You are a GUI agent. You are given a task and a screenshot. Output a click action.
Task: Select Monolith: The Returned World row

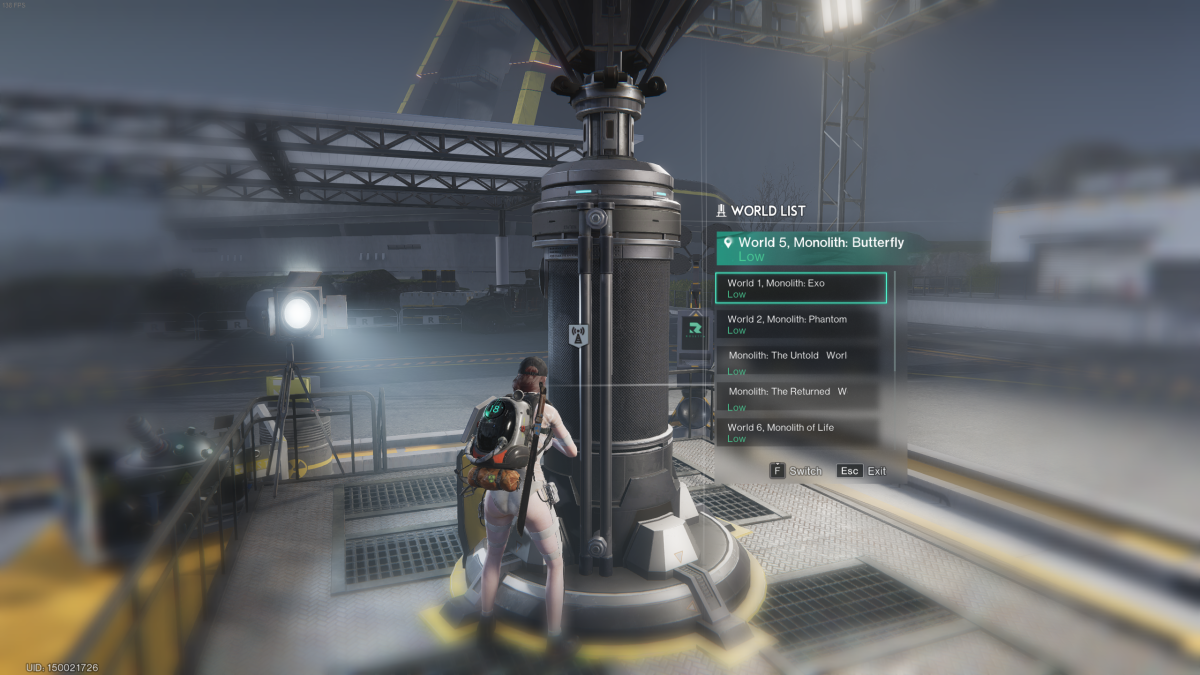800,397
